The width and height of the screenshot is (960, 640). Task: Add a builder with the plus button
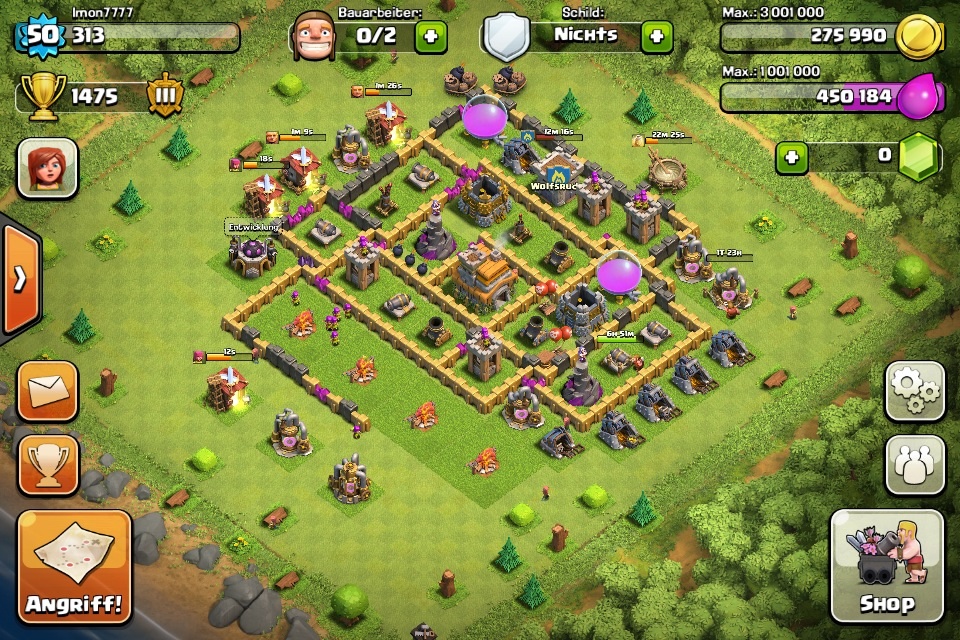(x=431, y=37)
